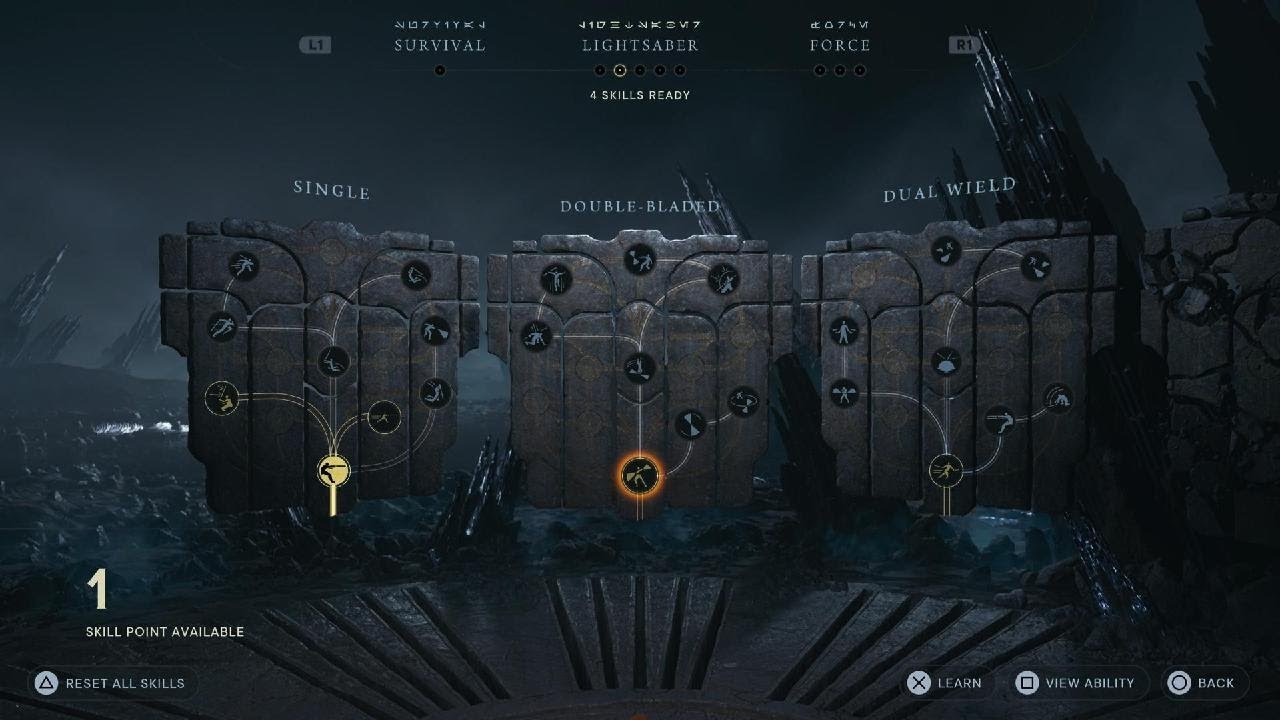Image resolution: width=1280 pixels, height=720 pixels.
Task: View the selected ability details
Action: click(x=1075, y=683)
